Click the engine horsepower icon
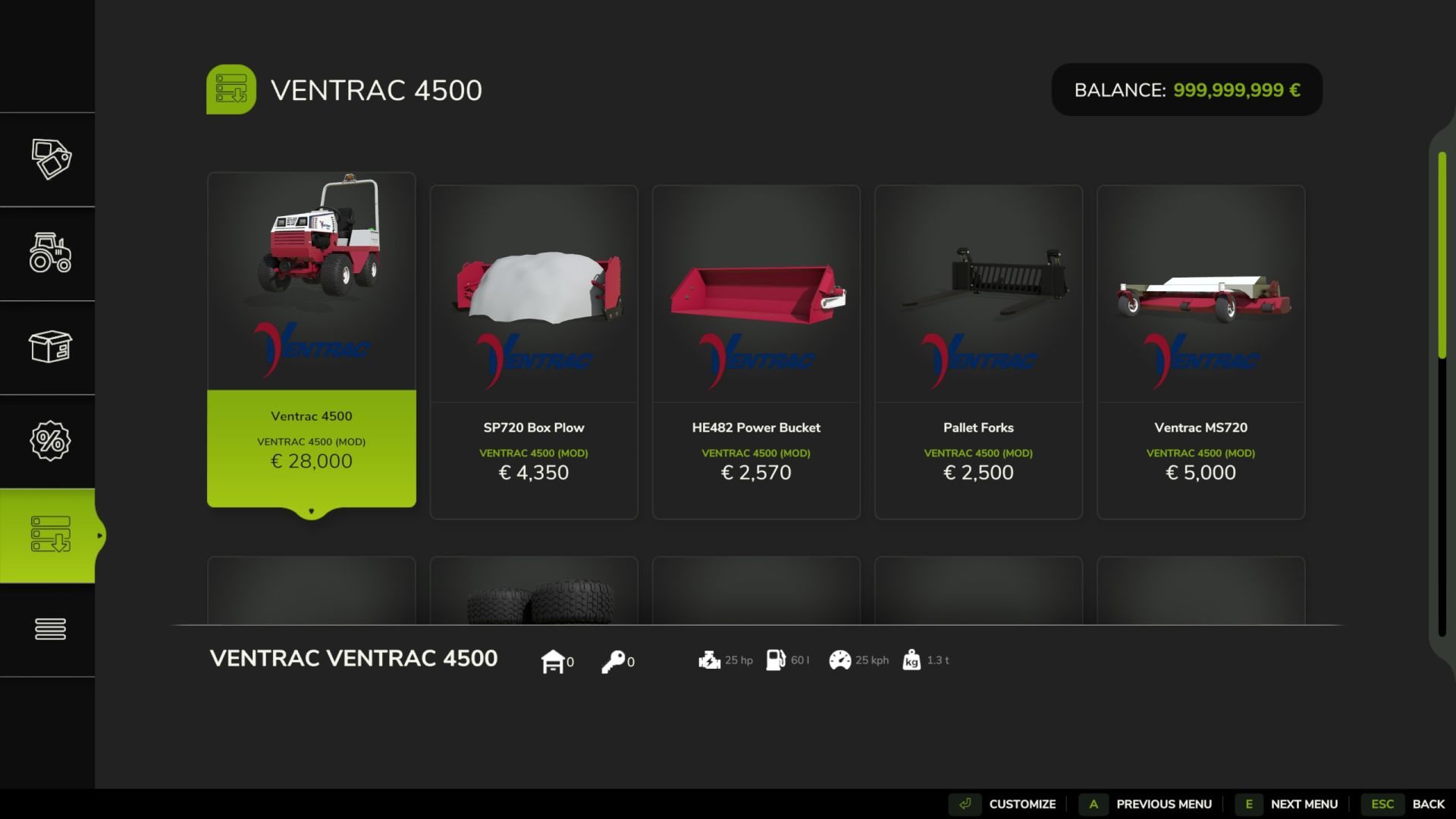1456x819 pixels. [709, 660]
